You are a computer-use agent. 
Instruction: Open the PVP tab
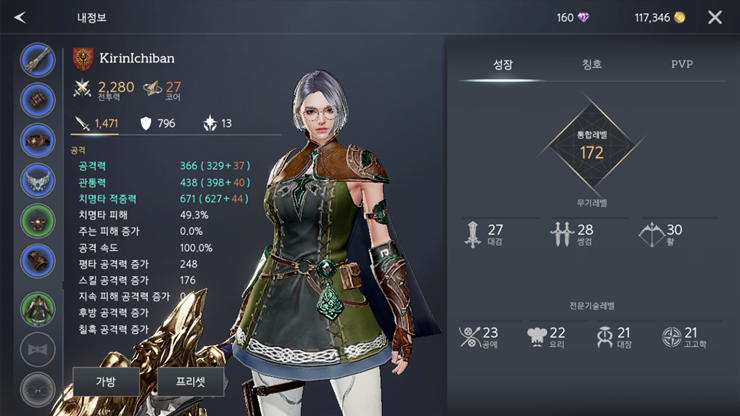[682, 64]
